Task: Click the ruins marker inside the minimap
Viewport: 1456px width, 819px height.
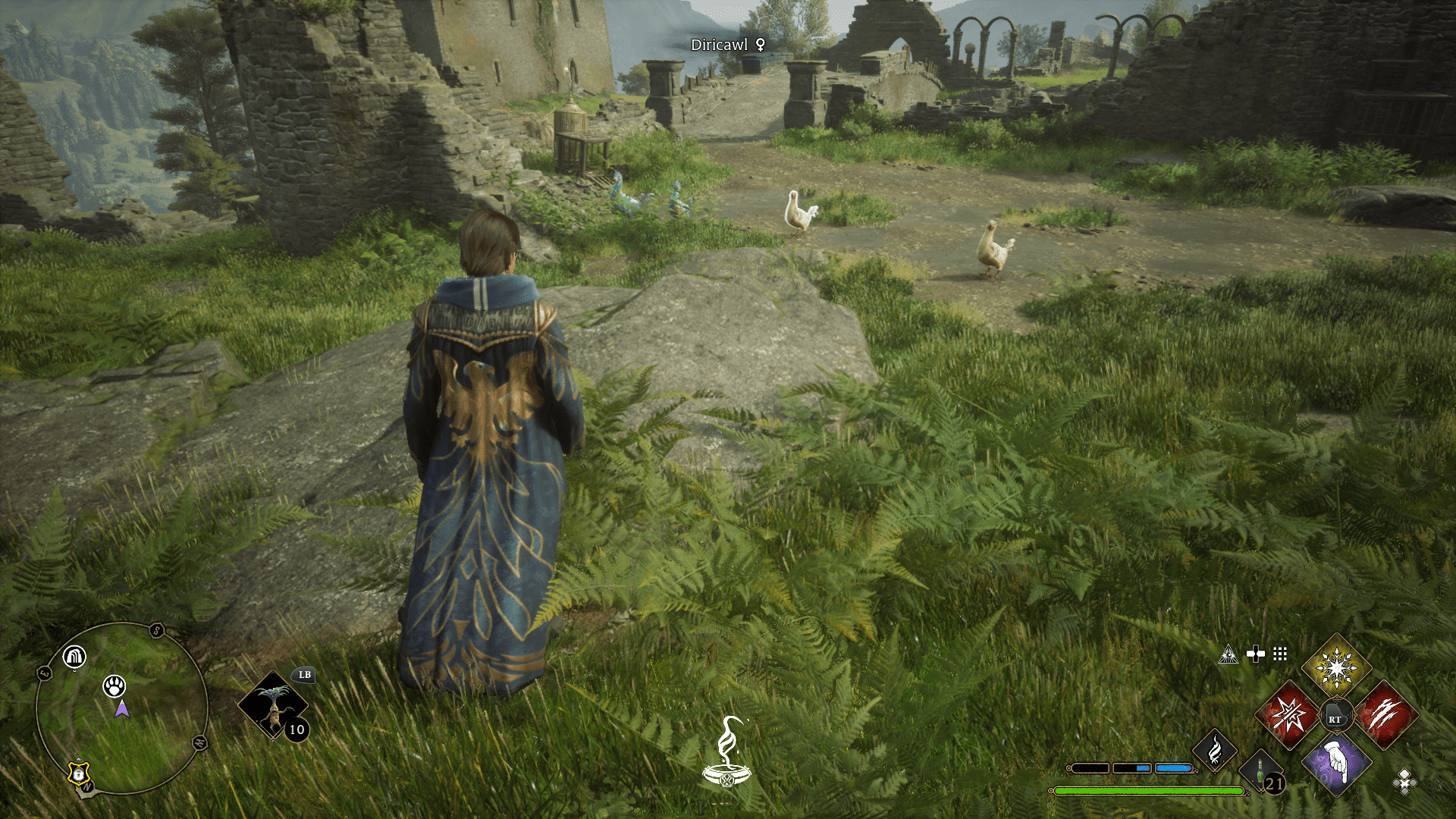Action: point(74,657)
